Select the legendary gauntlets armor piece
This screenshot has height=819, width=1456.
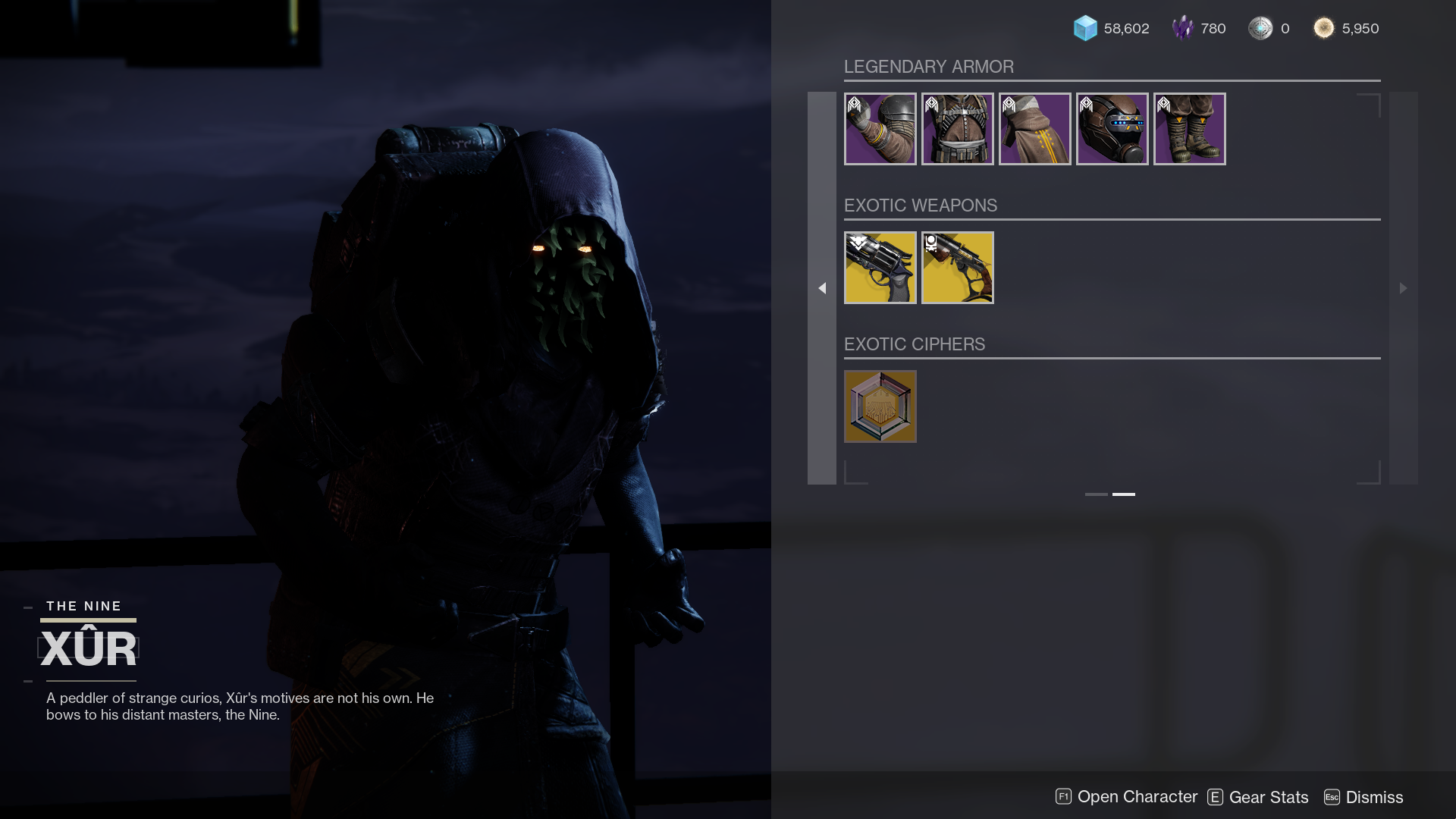880,129
